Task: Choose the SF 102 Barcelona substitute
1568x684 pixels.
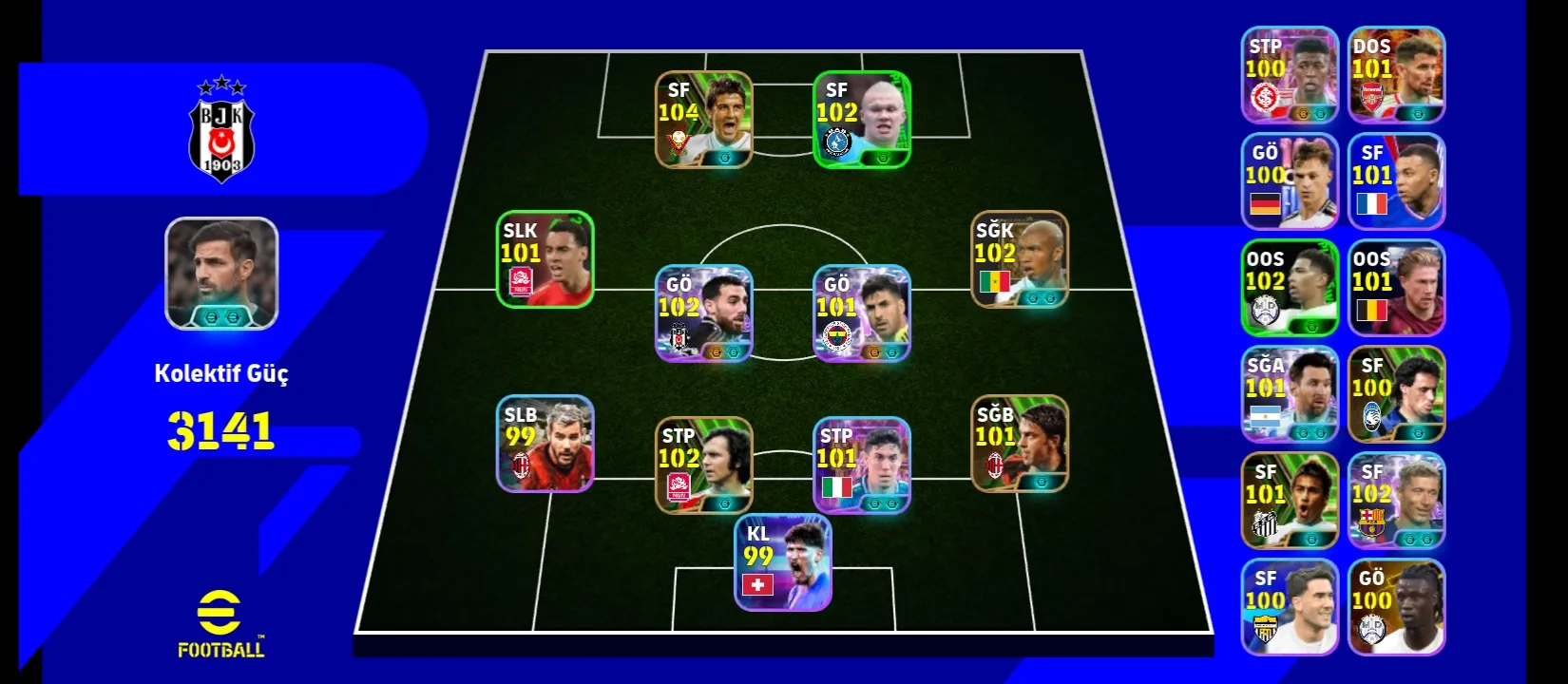Action: [x=1396, y=501]
